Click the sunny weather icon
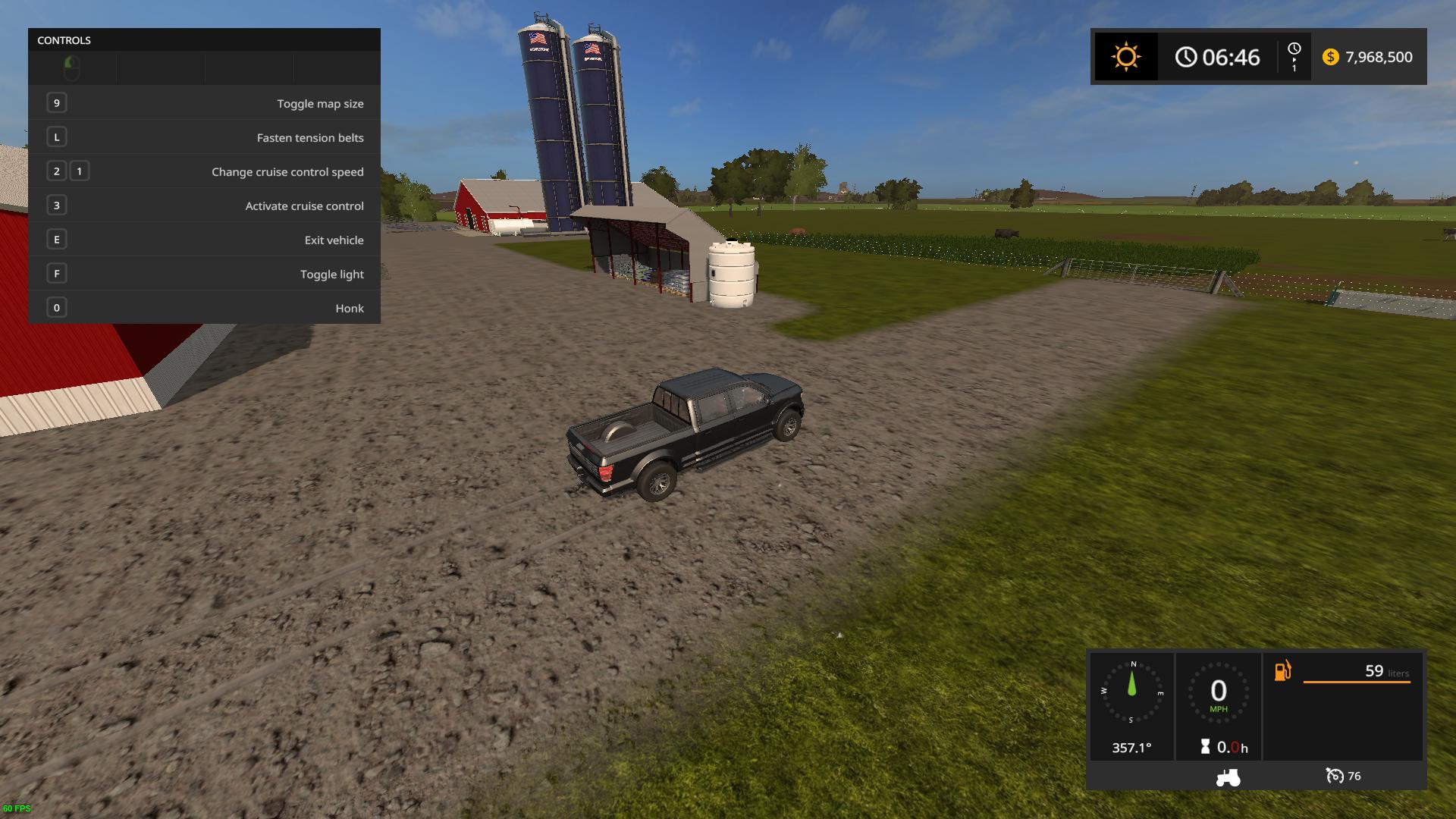1456x819 pixels. click(1125, 57)
